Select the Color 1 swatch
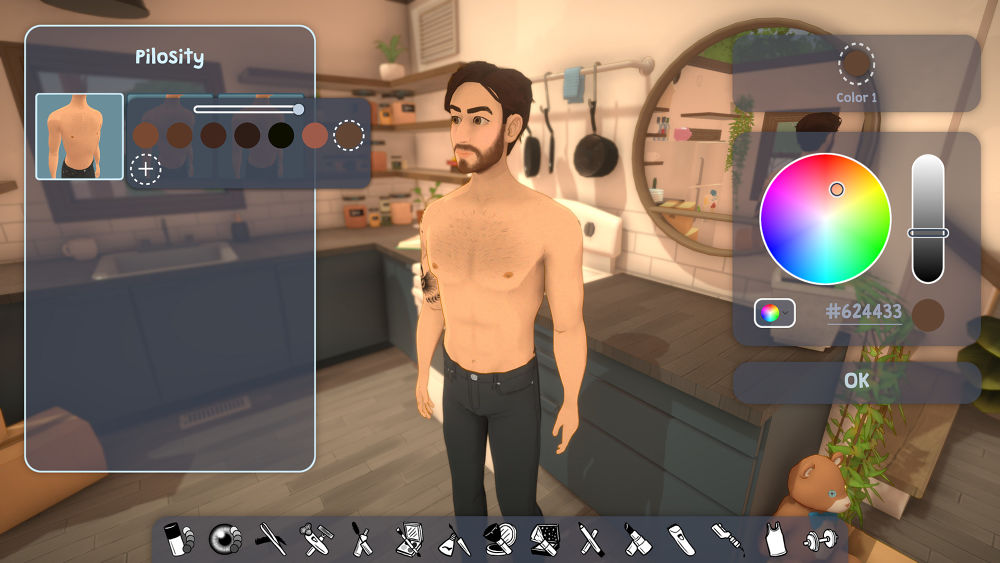 pos(857,64)
